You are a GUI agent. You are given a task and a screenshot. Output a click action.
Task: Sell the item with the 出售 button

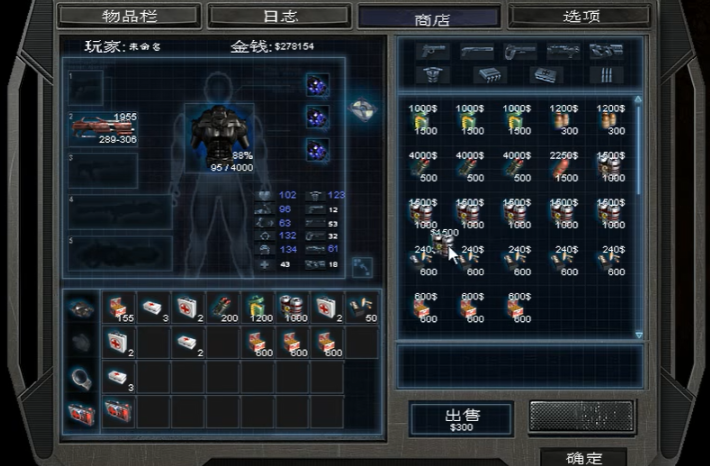pos(461,419)
